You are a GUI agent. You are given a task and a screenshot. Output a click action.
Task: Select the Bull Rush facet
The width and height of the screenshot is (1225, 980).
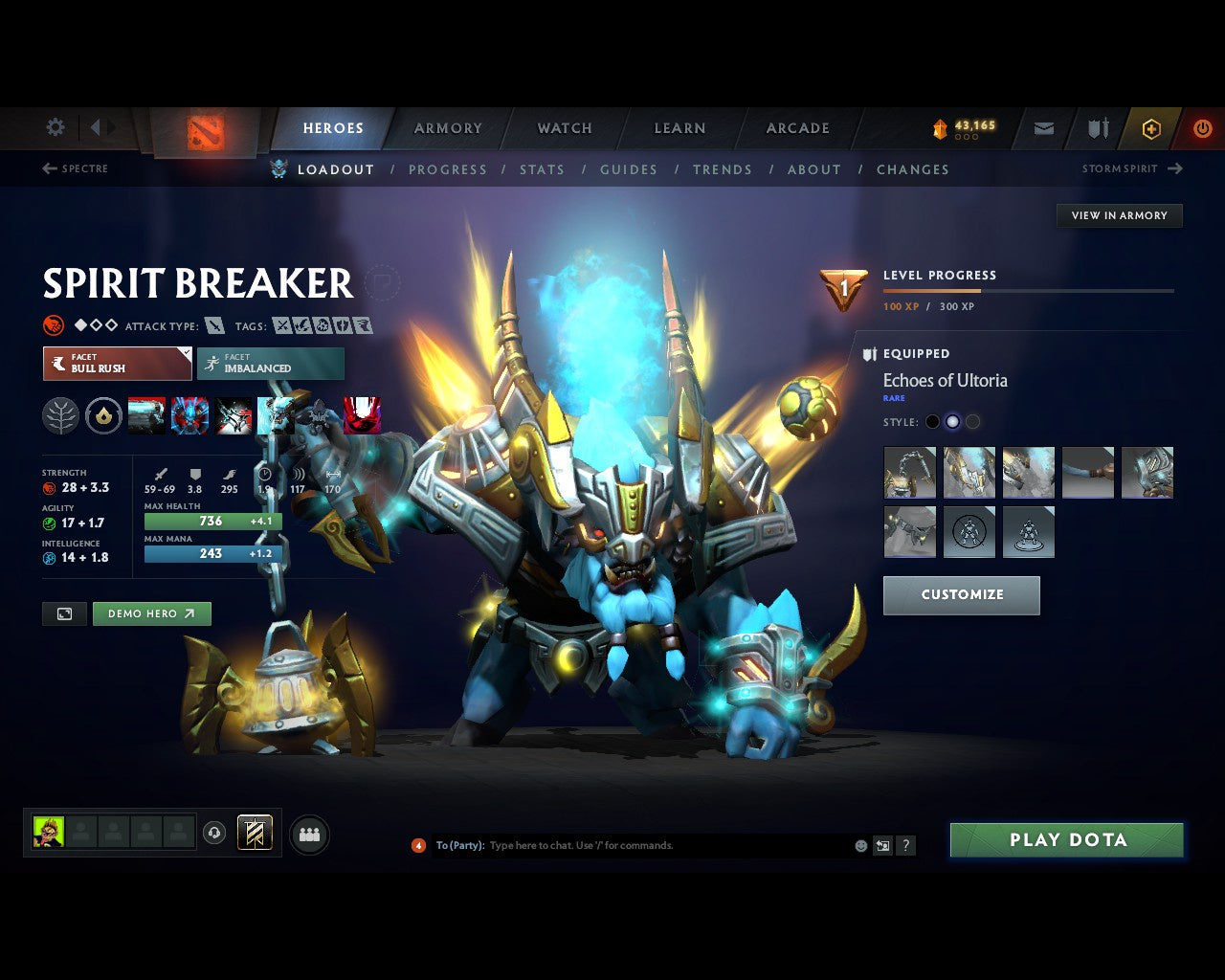[x=117, y=364]
